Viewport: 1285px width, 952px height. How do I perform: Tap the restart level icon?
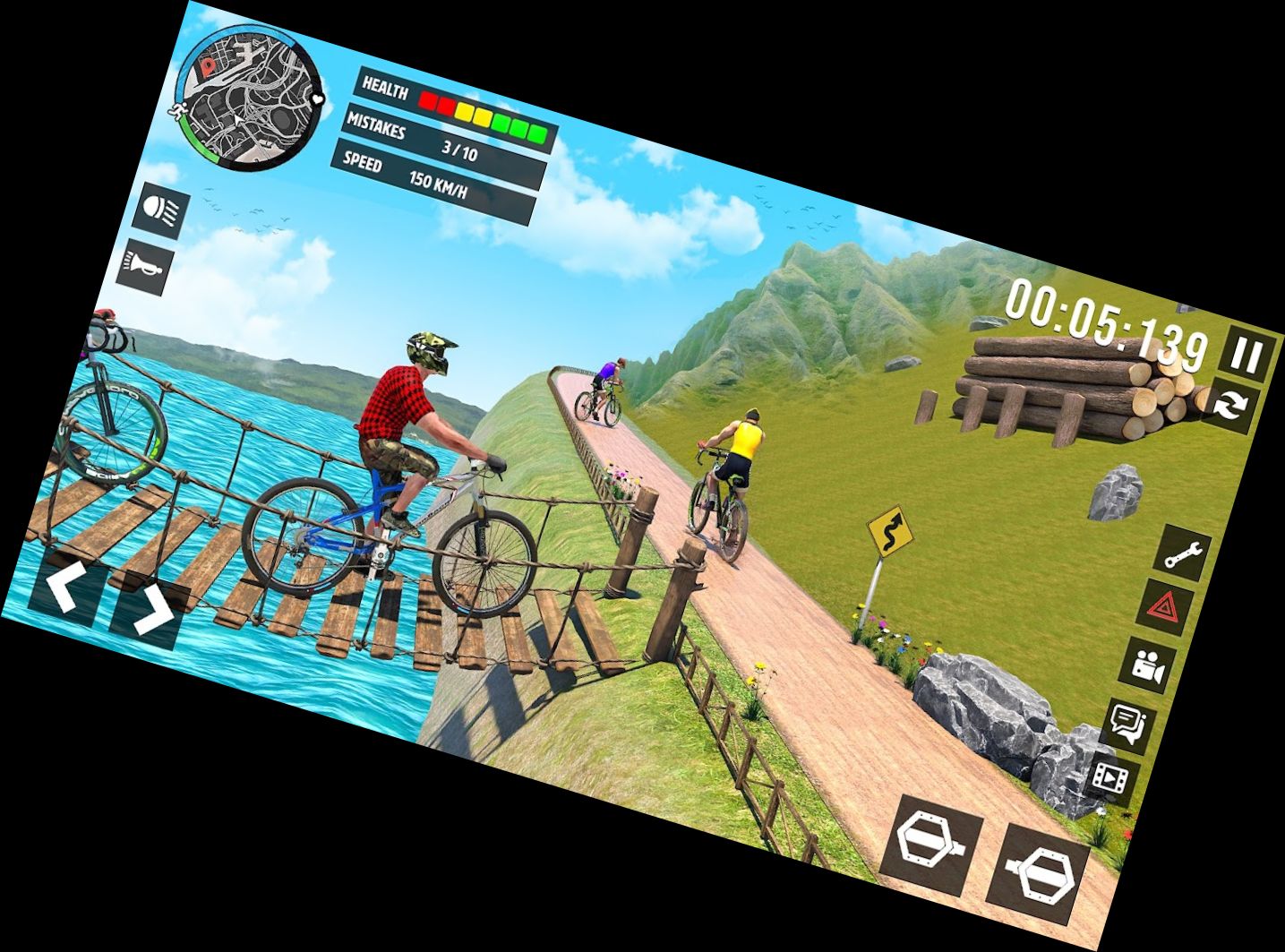(x=1228, y=406)
